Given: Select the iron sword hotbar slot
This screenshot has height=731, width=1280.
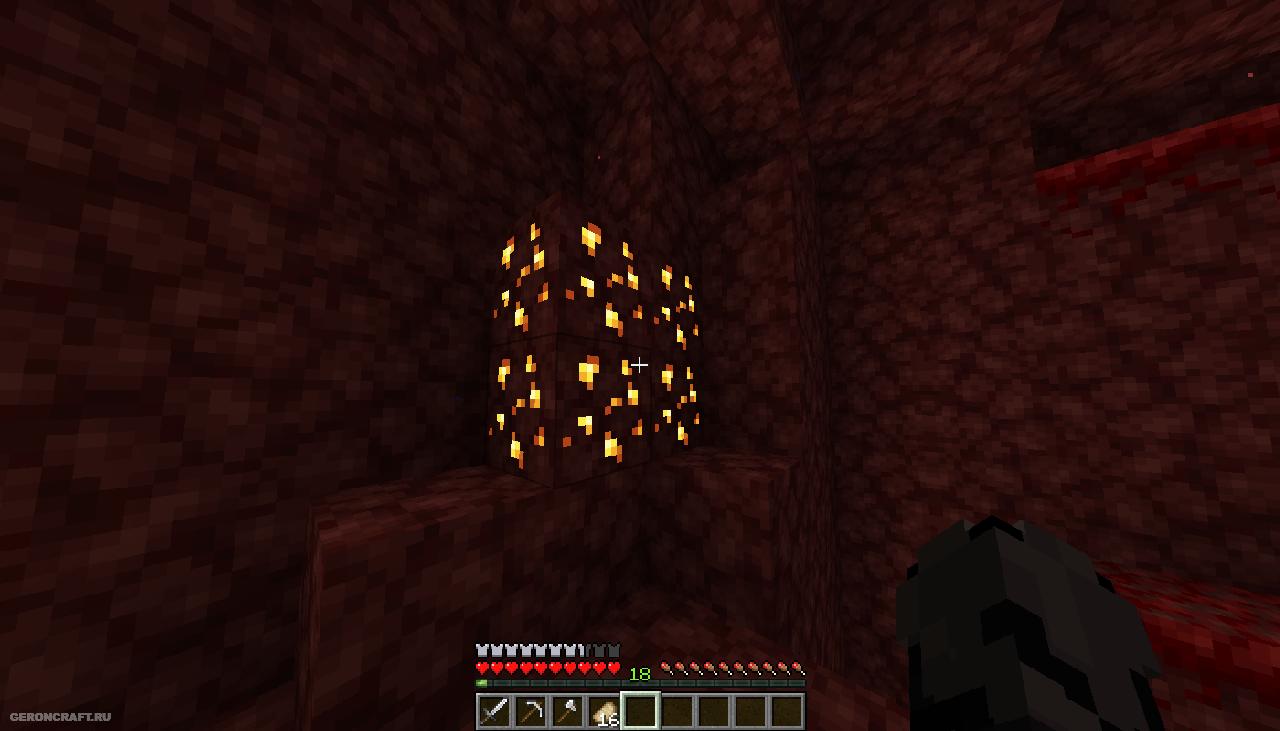Looking at the screenshot, I should click(x=494, y=711).
